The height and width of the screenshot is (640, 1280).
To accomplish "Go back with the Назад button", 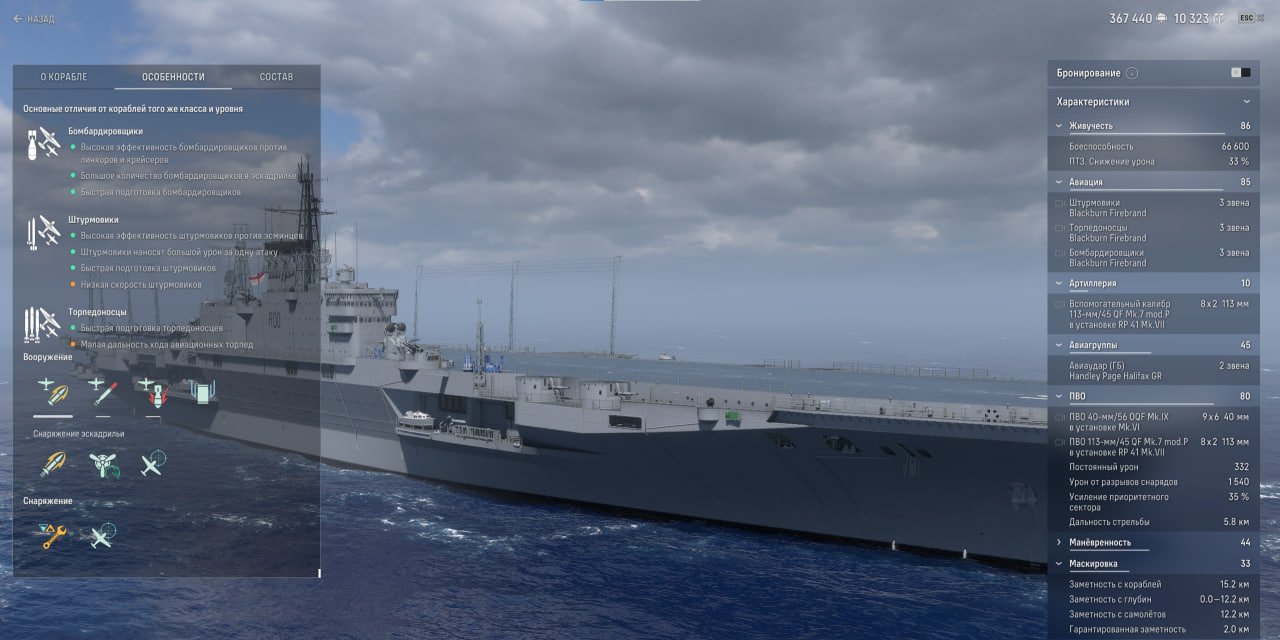I will coord(34,18).
